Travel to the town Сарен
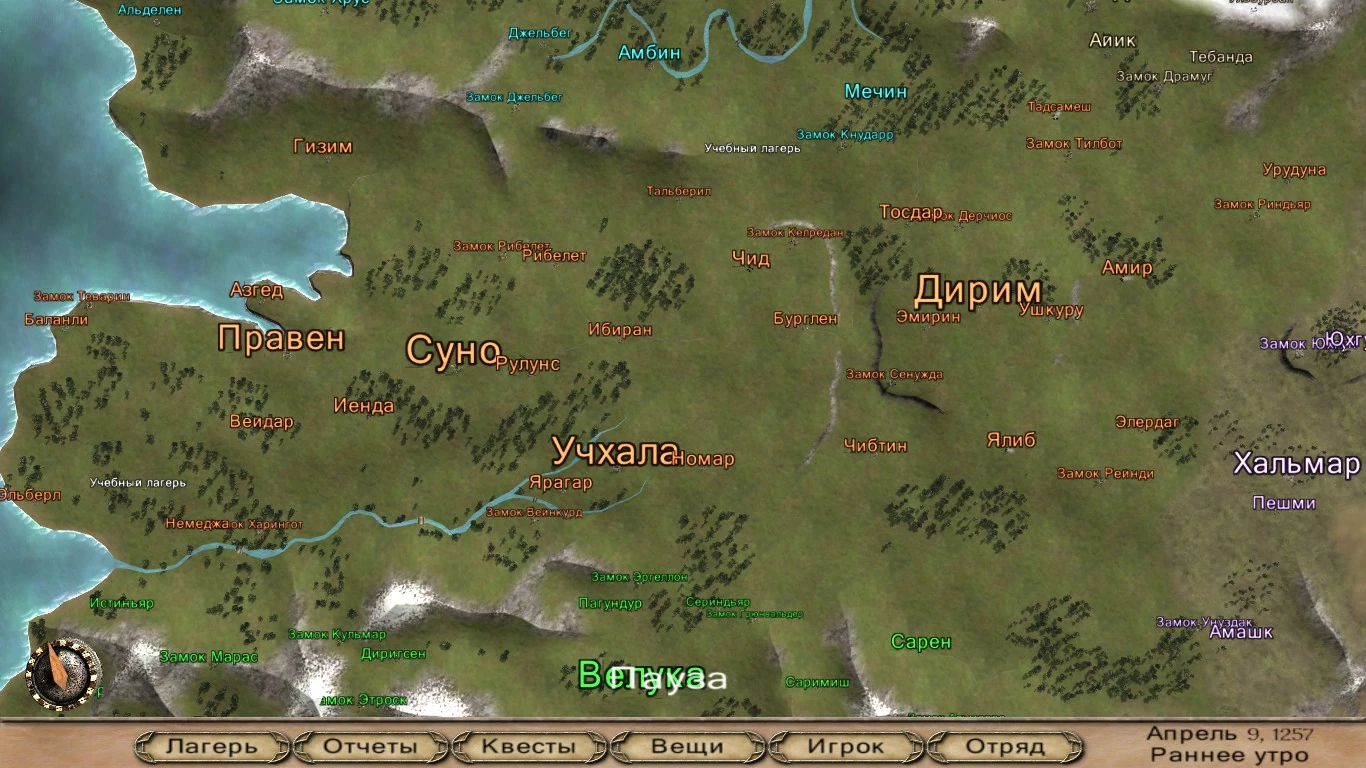This screenshot has width=1366, height=768. (922, 640)
